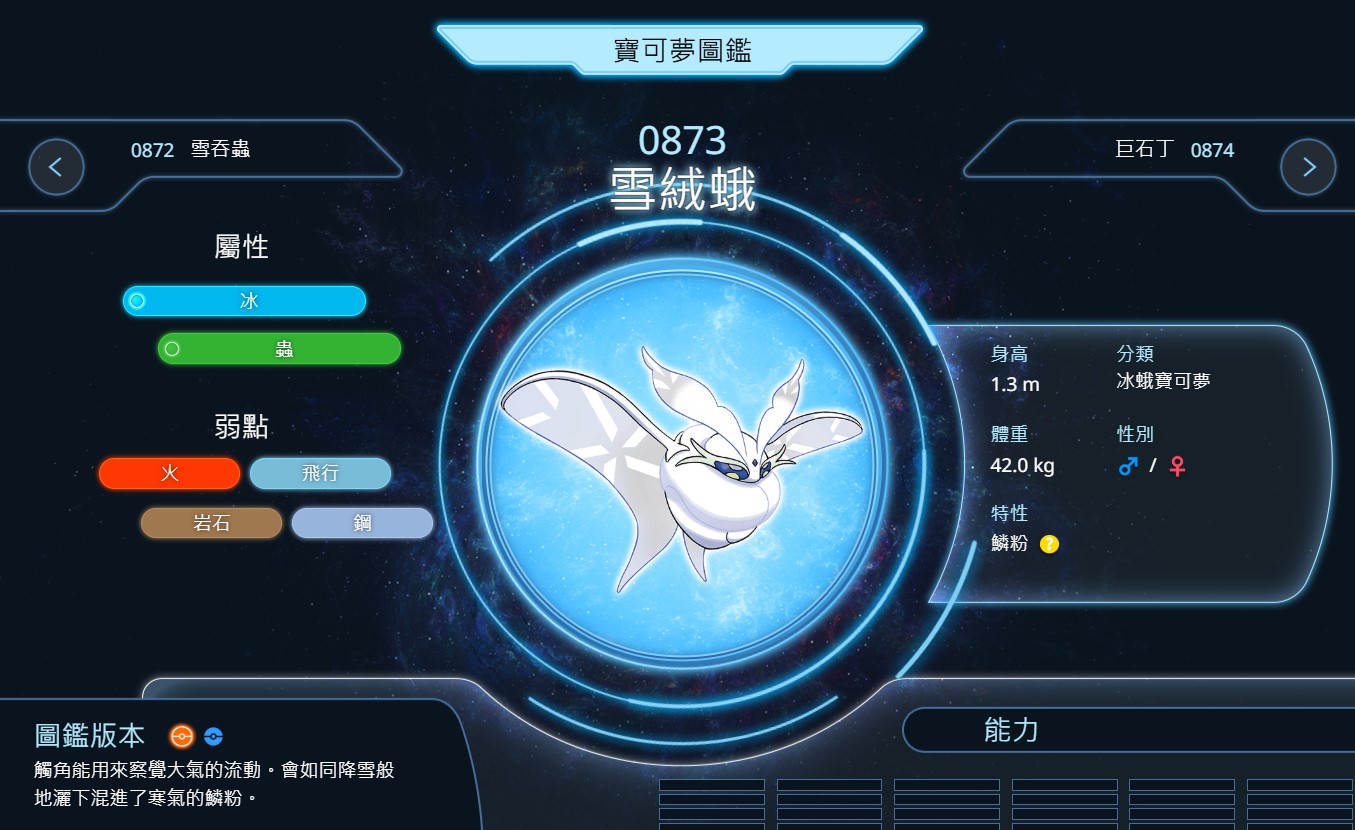Image resolution: width=1355 pixels, height=830 pixels.
Task: Click the 寶可夢圖鑑 title banner
Action: pyautogui.click(x=681, y=50)
